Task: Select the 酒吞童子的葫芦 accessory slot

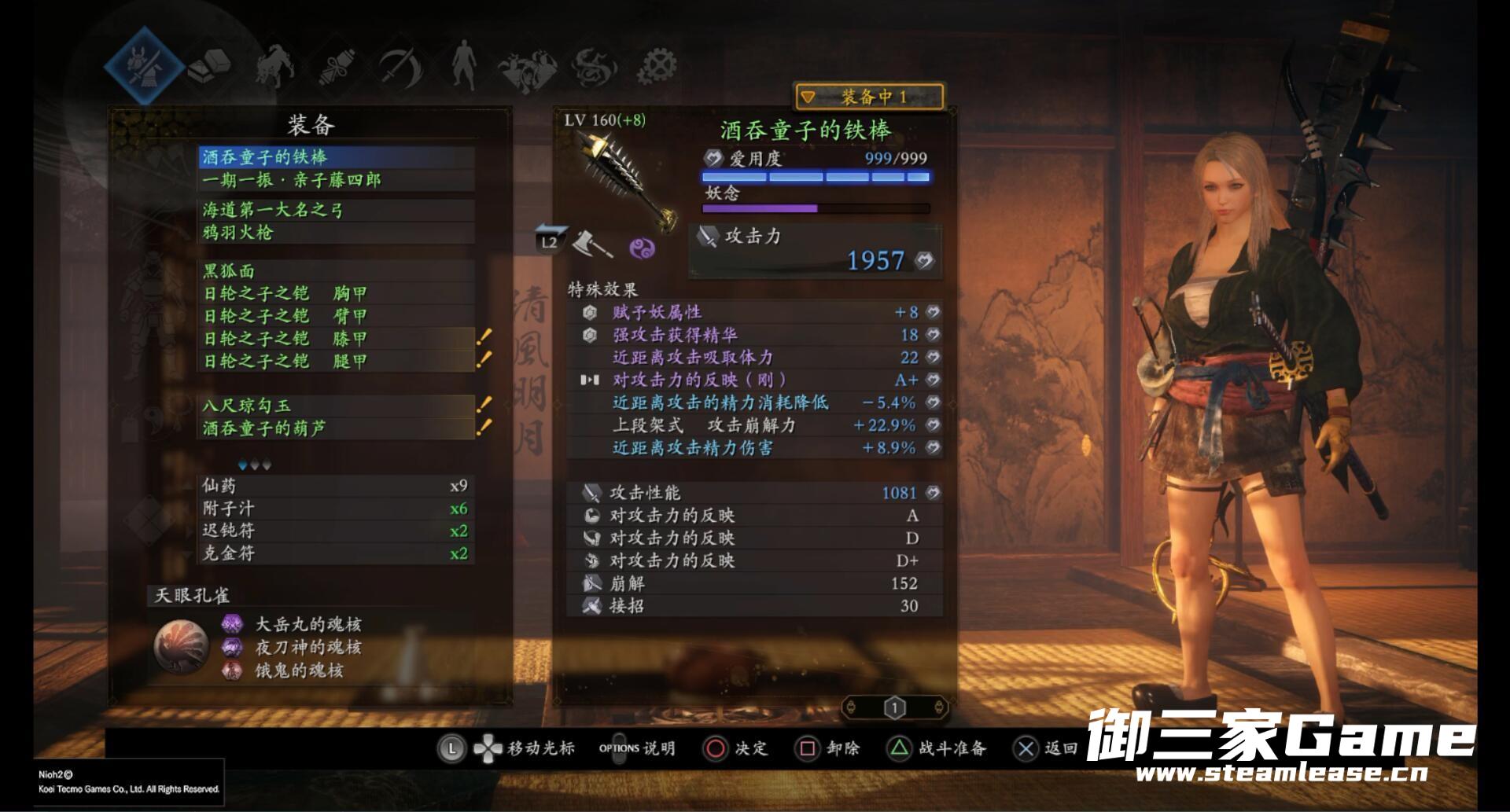Action: click(337, 428)
